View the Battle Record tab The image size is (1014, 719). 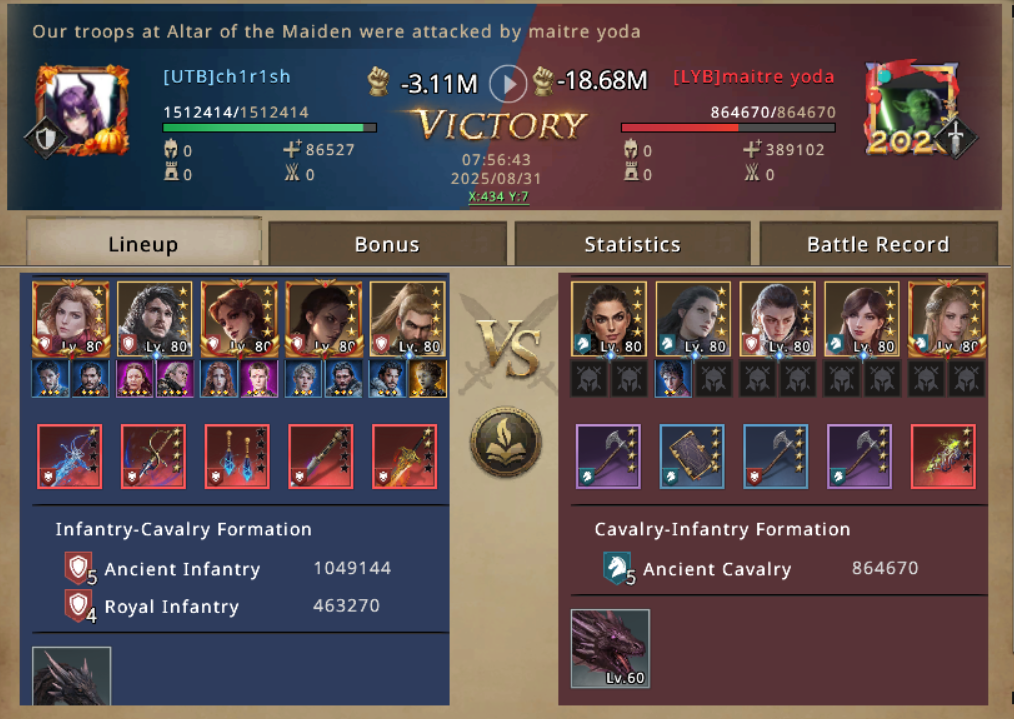point(877,244)
